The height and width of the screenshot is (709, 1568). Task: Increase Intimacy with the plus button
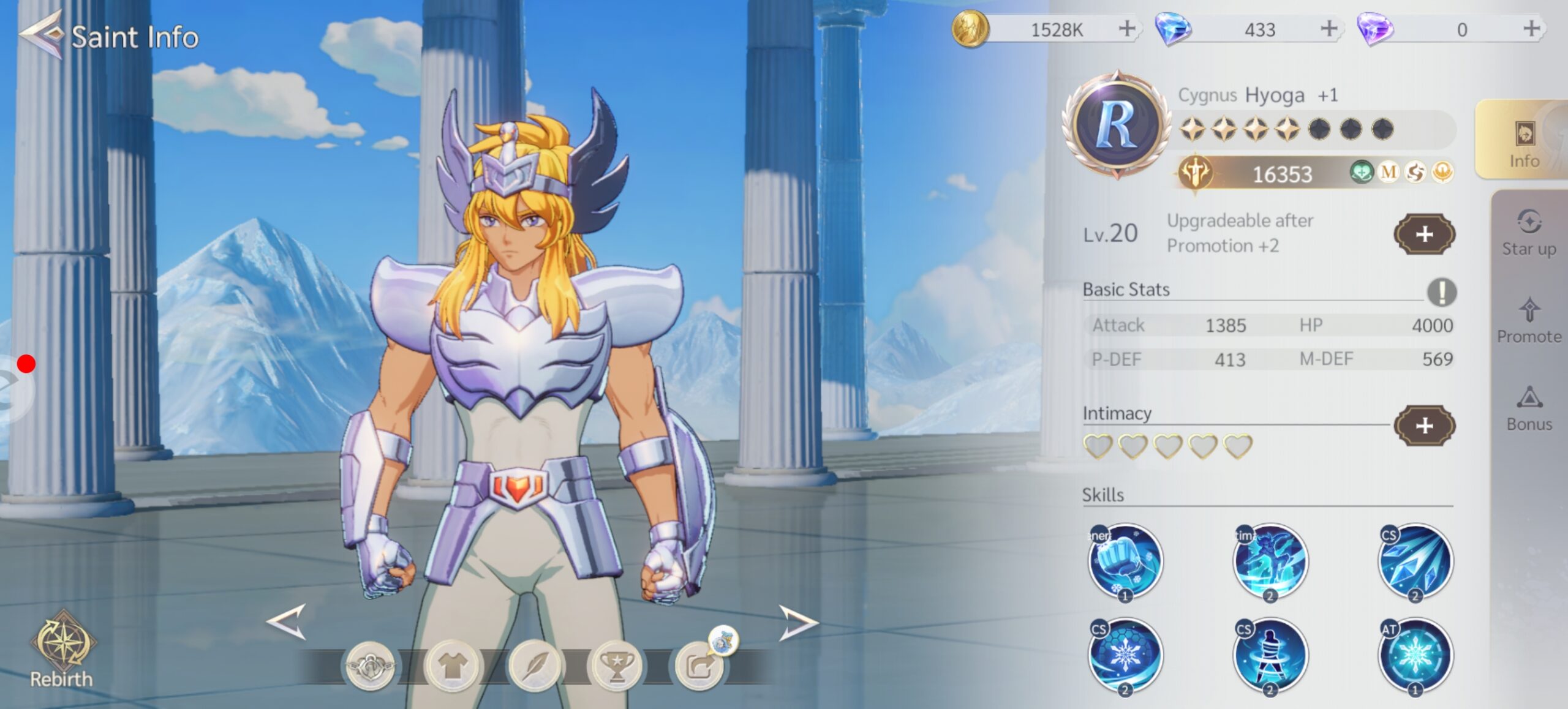pos(1424,426)
